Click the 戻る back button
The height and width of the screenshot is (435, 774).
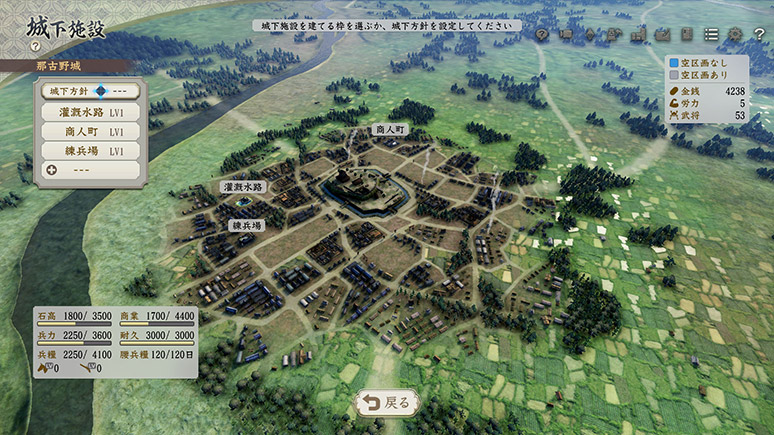[386, 403]
